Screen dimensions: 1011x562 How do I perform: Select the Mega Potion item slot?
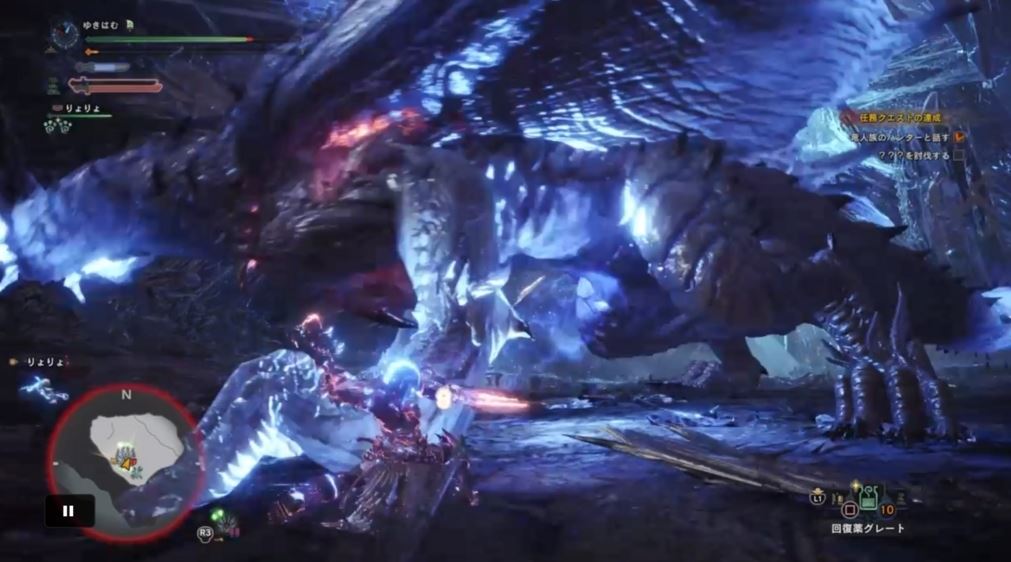click(x=866, y=499)
